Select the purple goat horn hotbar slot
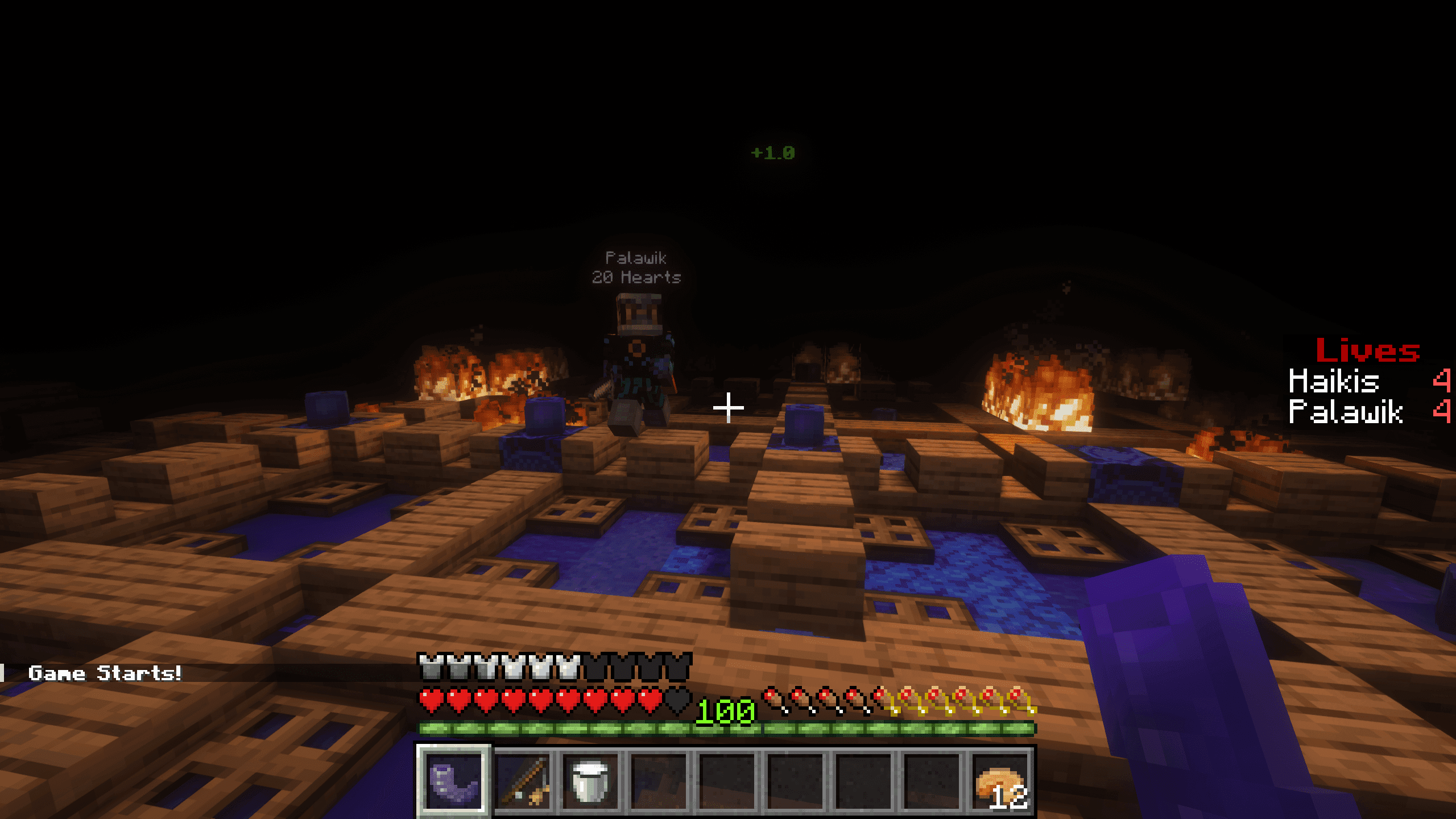This screenshot has height=819, width=1456. pyautogui.click(x=454, y=779)
